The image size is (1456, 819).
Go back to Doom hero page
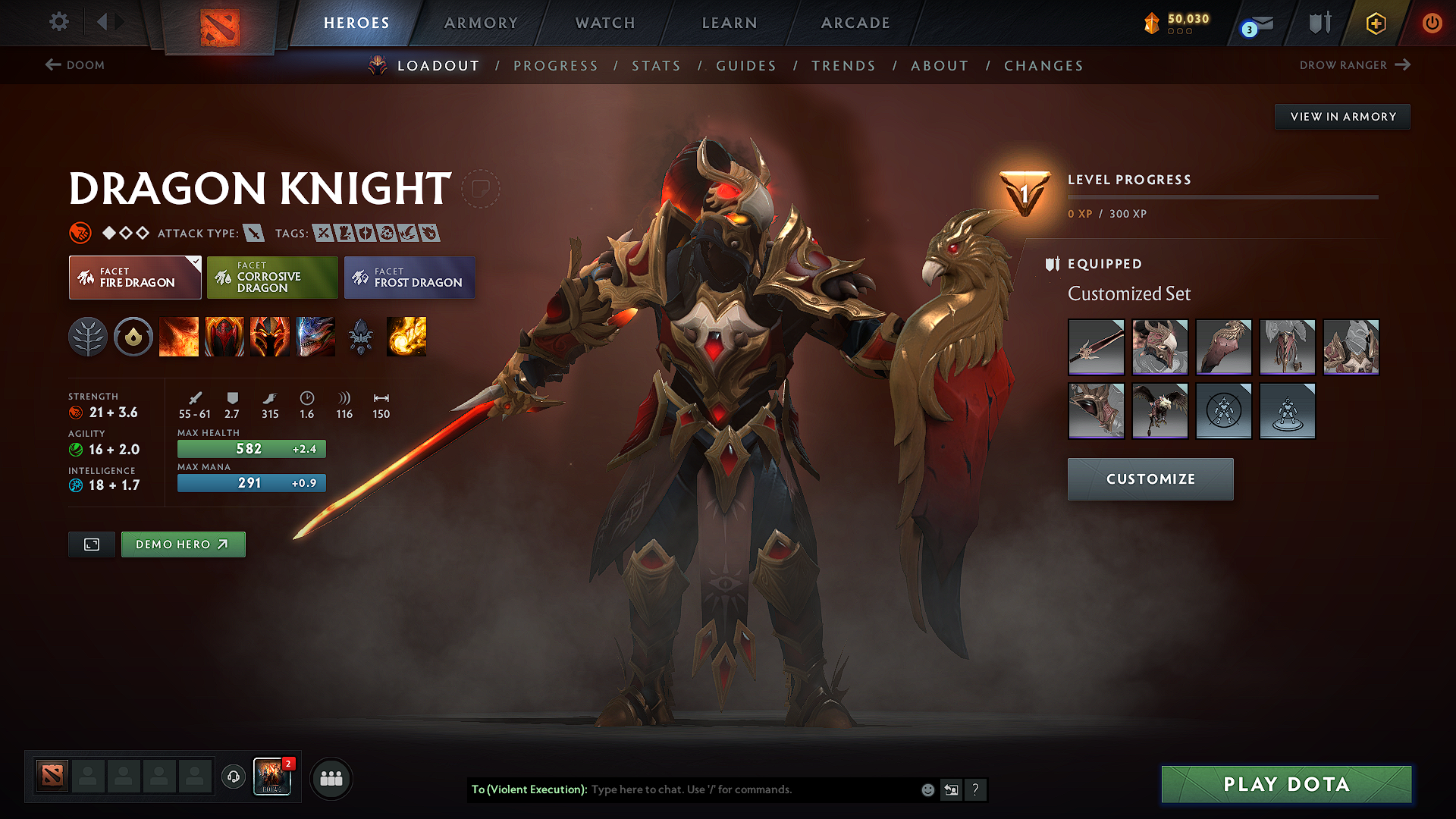point(74,65)
